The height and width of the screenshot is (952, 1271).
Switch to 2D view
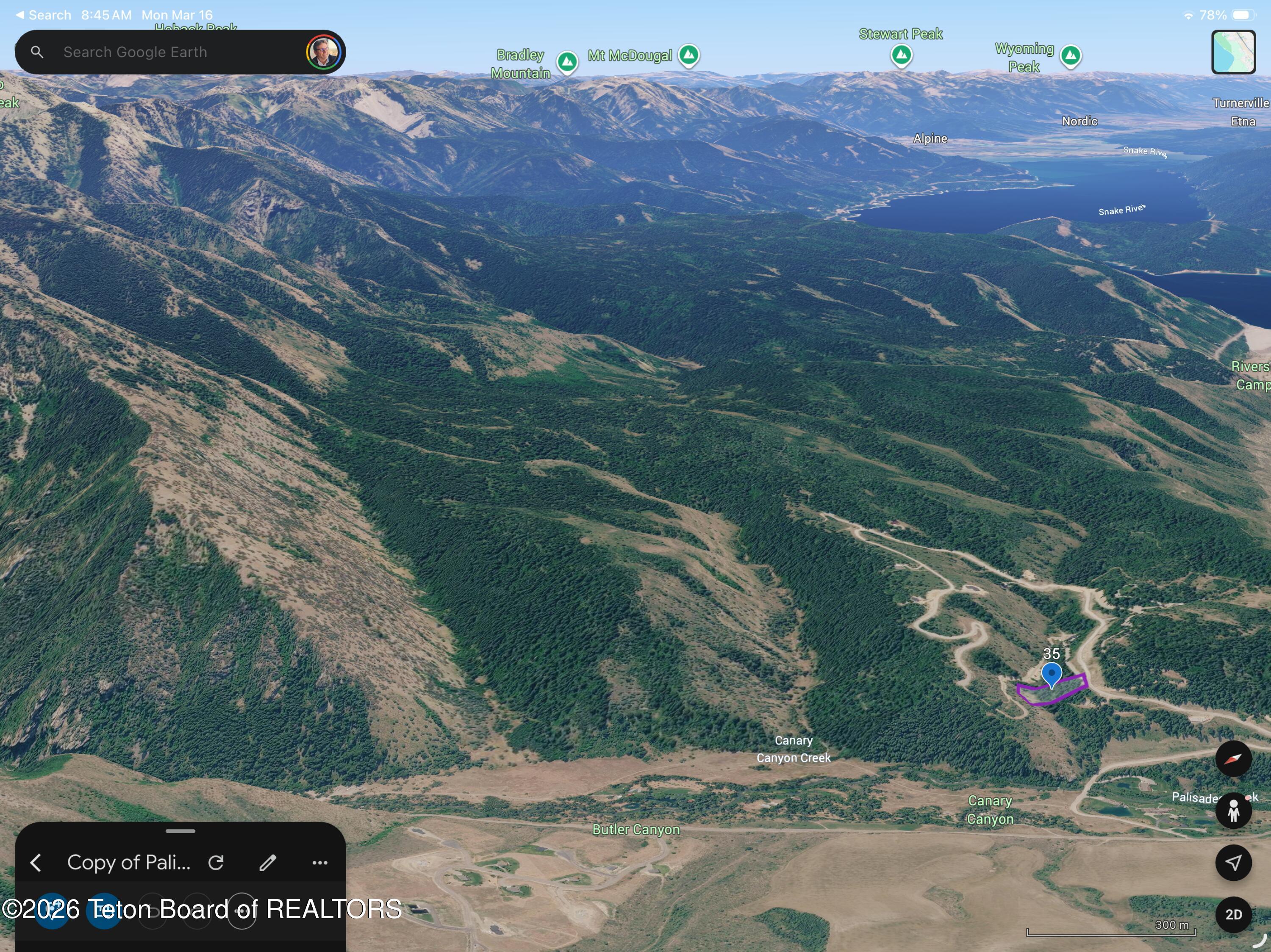1234,915
